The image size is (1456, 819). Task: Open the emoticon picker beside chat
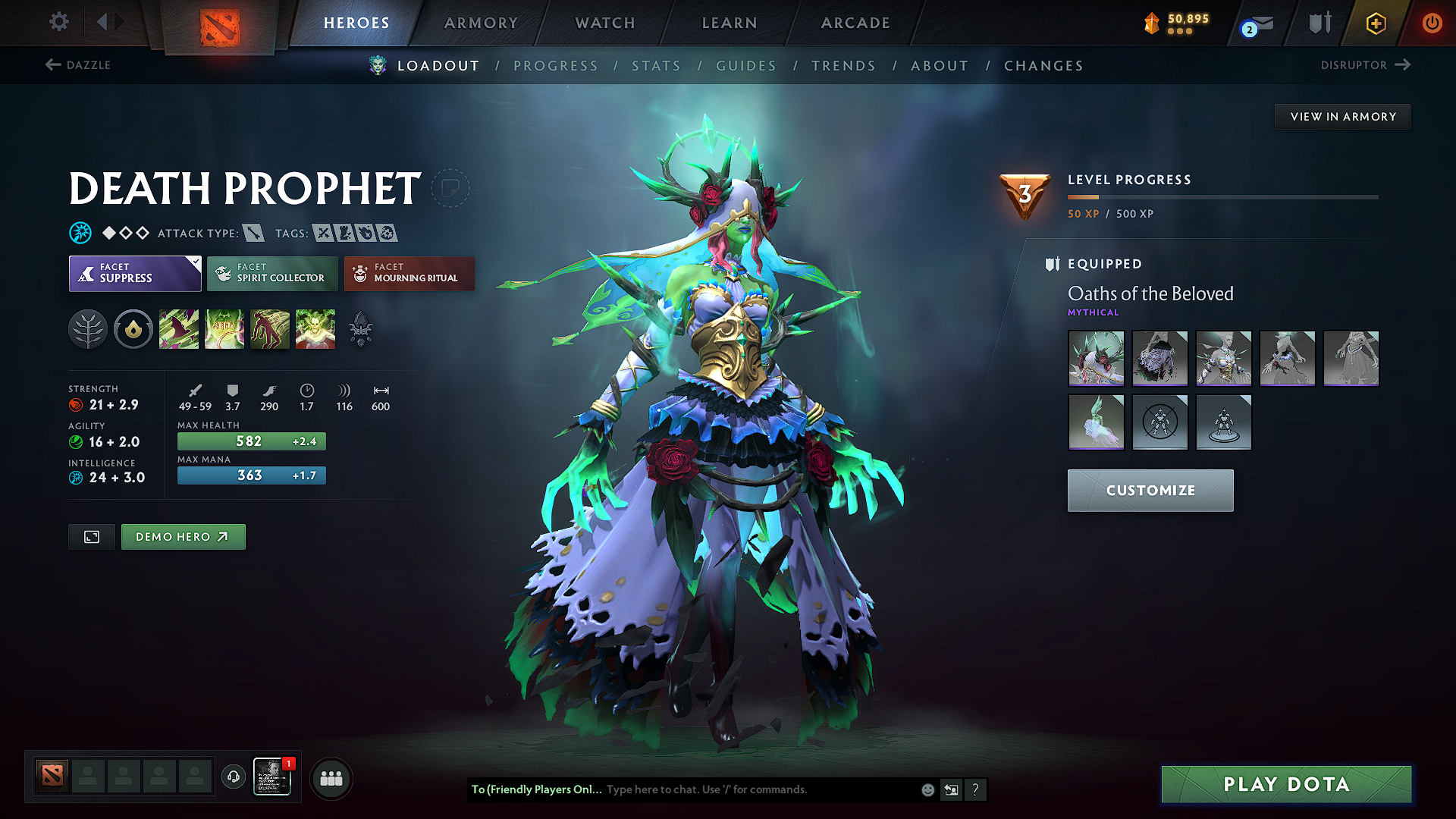tap(927, 789)
